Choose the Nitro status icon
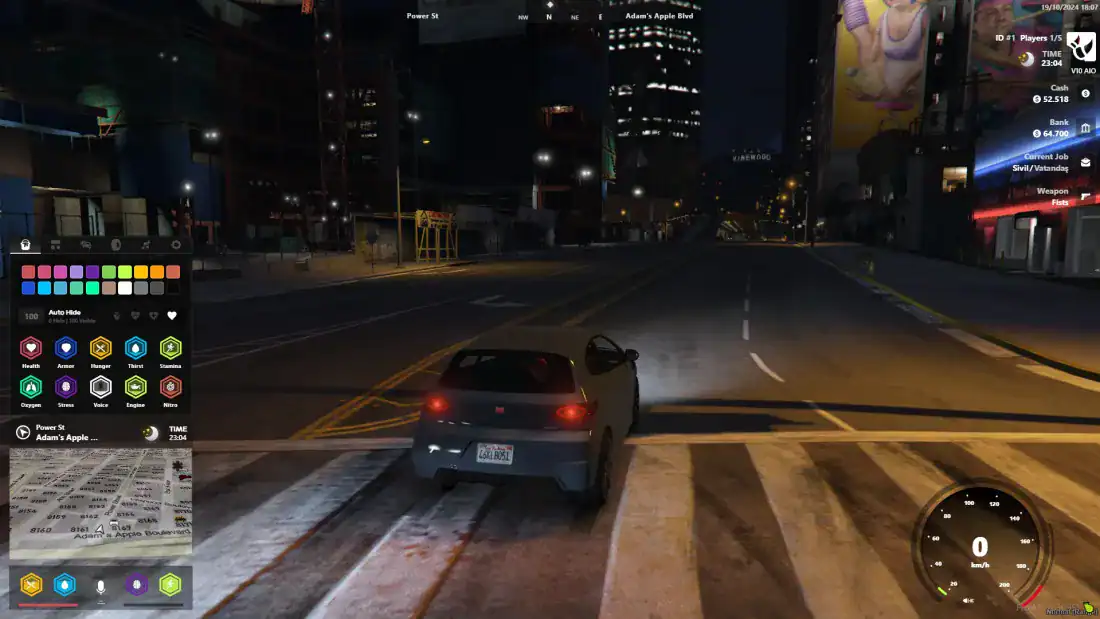This screenshot has height=619, width=1100. point(171,387)
